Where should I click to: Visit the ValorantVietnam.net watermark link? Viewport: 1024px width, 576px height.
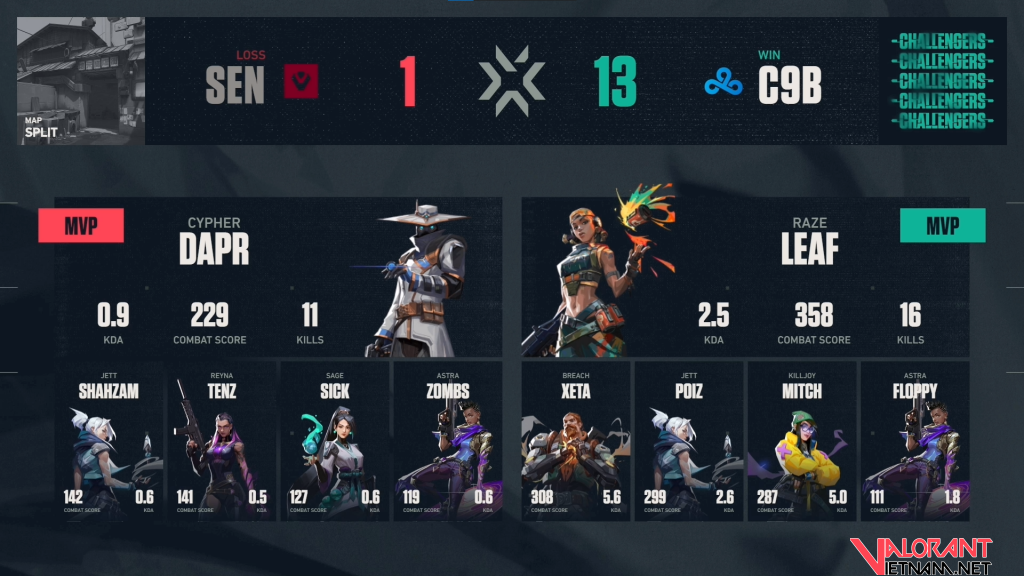[x=921, y=553]
